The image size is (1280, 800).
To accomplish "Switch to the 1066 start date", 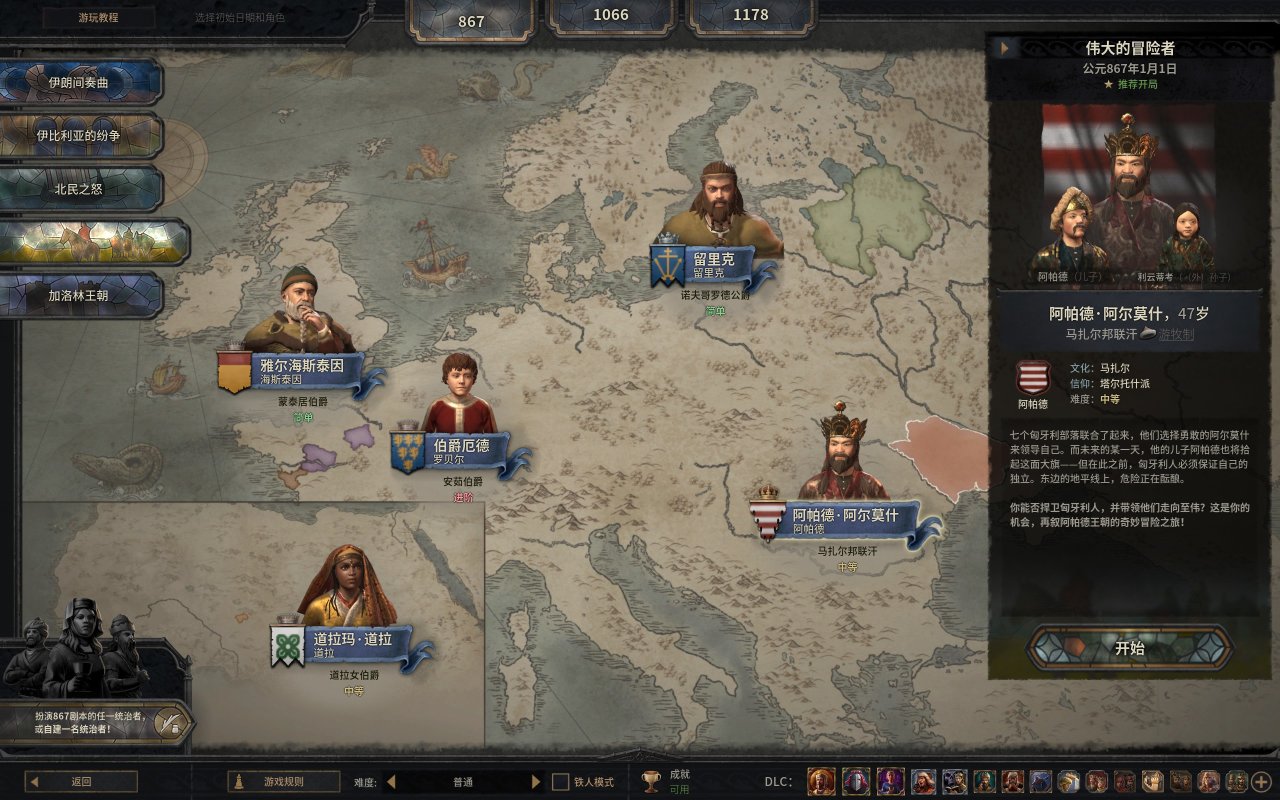I will [x=611, y=15].
